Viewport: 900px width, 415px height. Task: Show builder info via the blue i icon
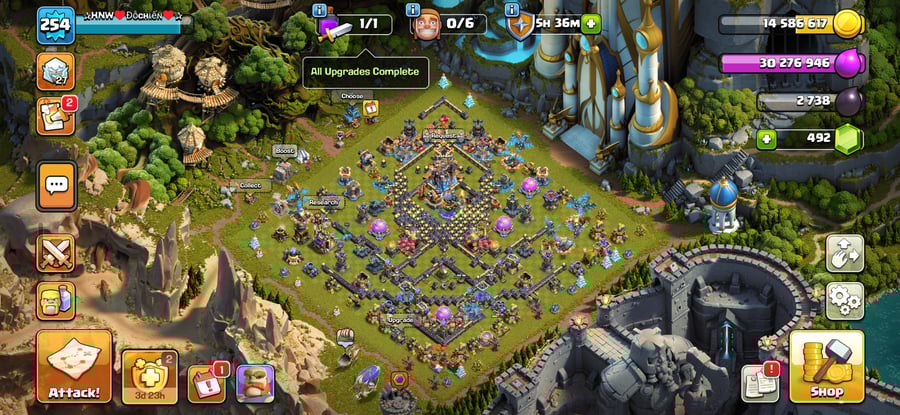pos(413,11)
